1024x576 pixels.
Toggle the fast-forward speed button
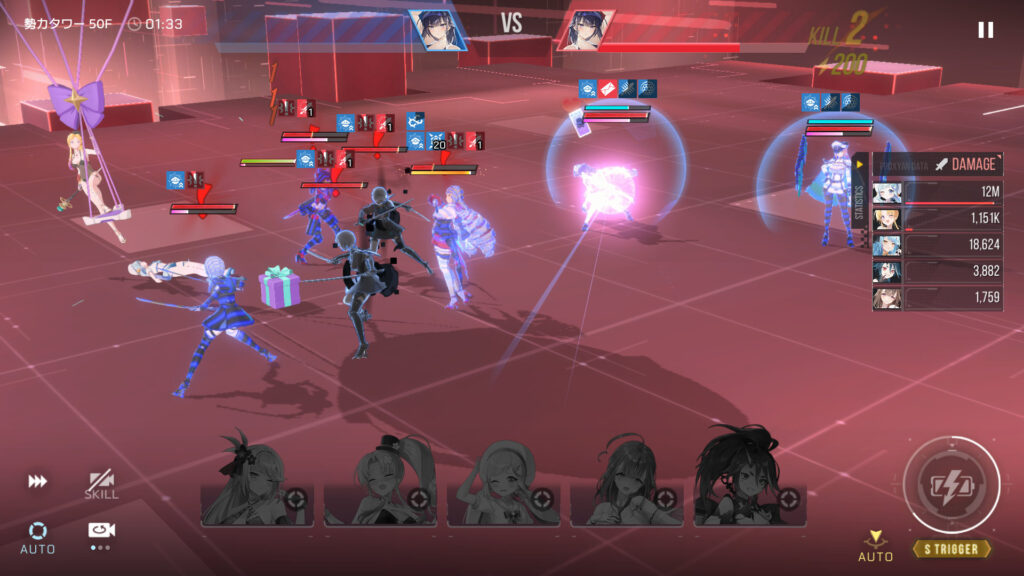pyautogui.click(x=38, y=482)
